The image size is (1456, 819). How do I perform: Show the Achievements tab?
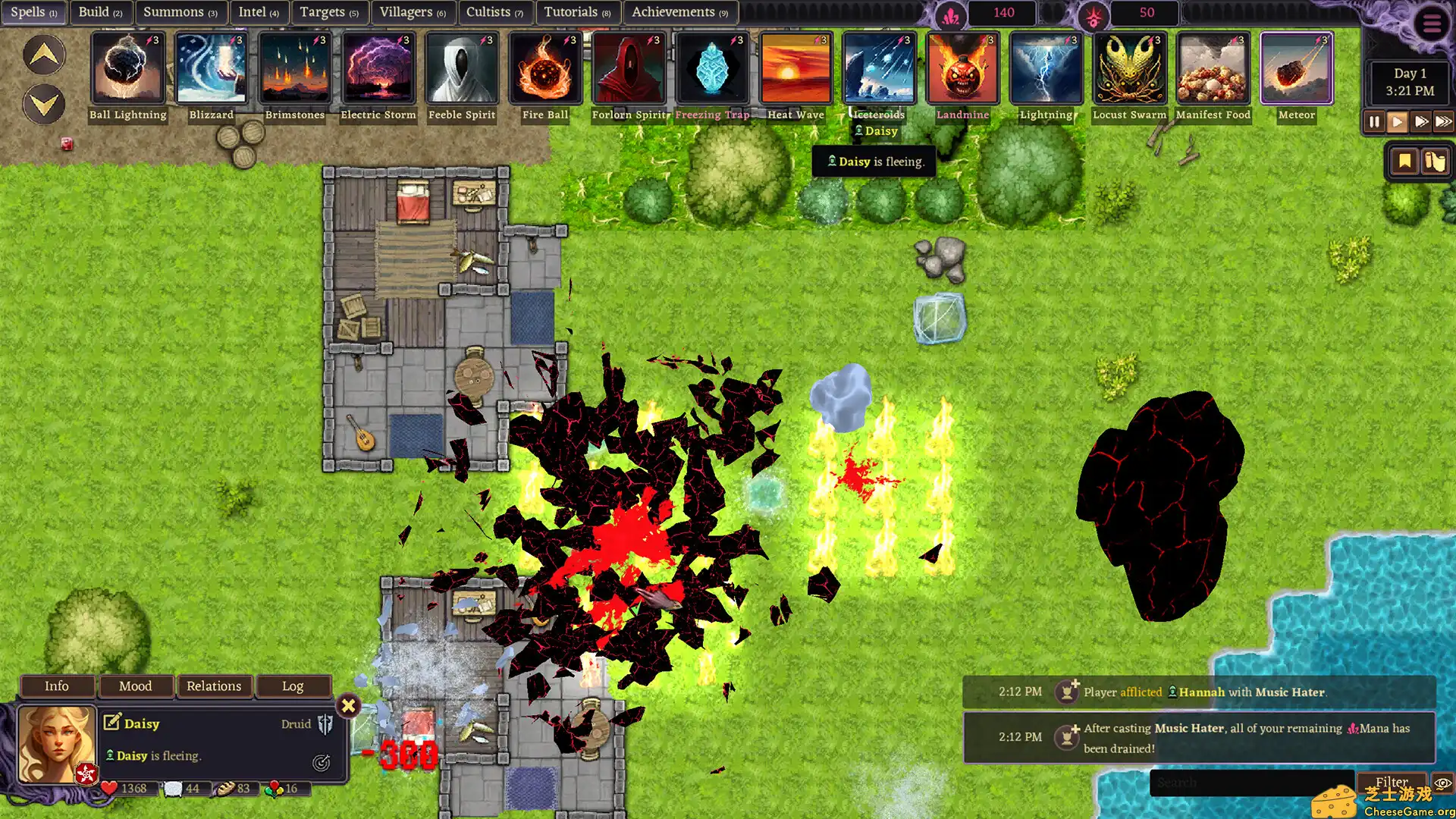pyautogui.click(x=679, y=12)
